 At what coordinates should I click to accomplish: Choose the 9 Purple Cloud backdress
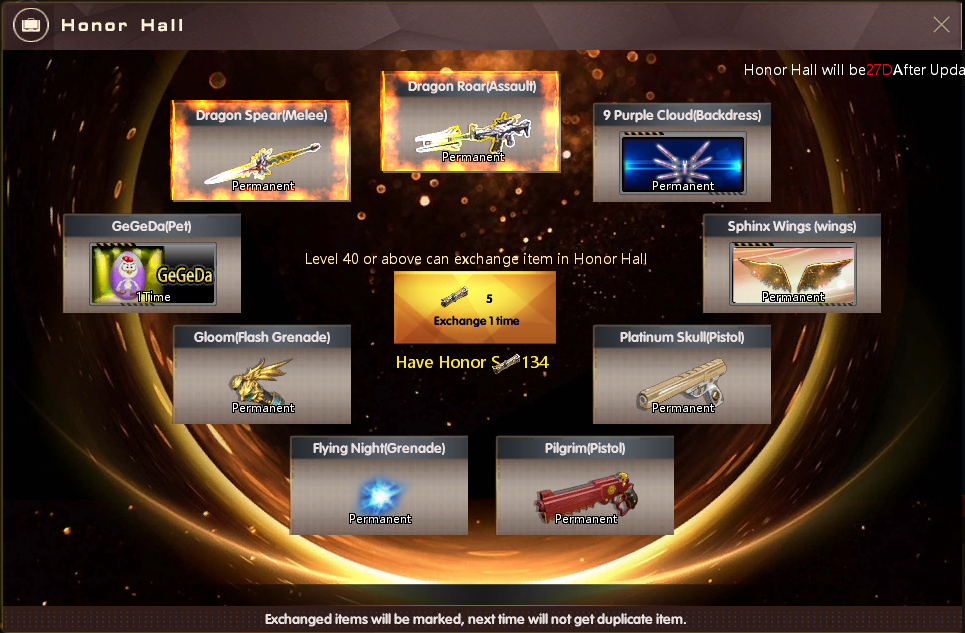pyautogui.click(x=682, y=151)
